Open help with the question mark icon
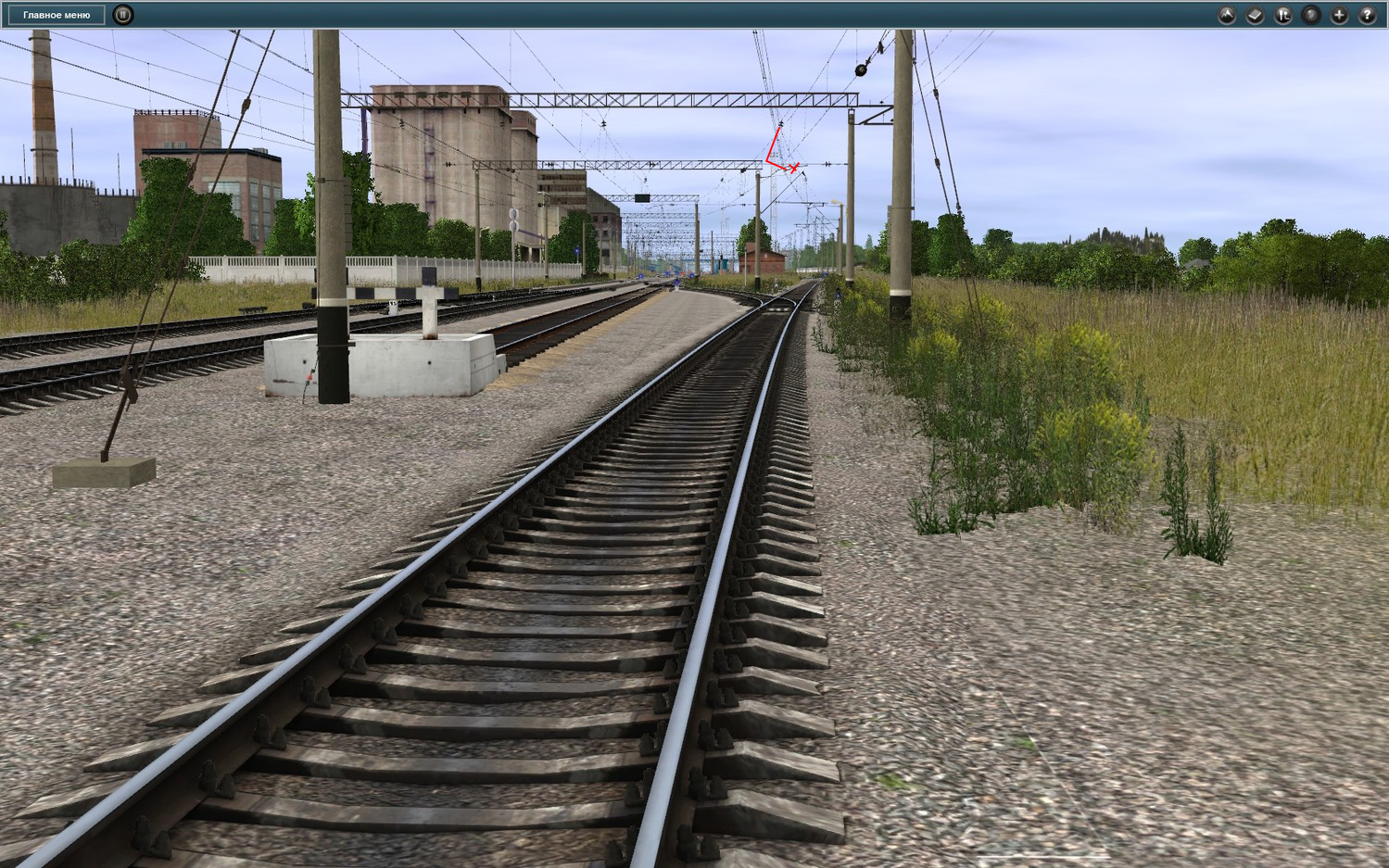1389x868 pixels. click(1367, 15)
